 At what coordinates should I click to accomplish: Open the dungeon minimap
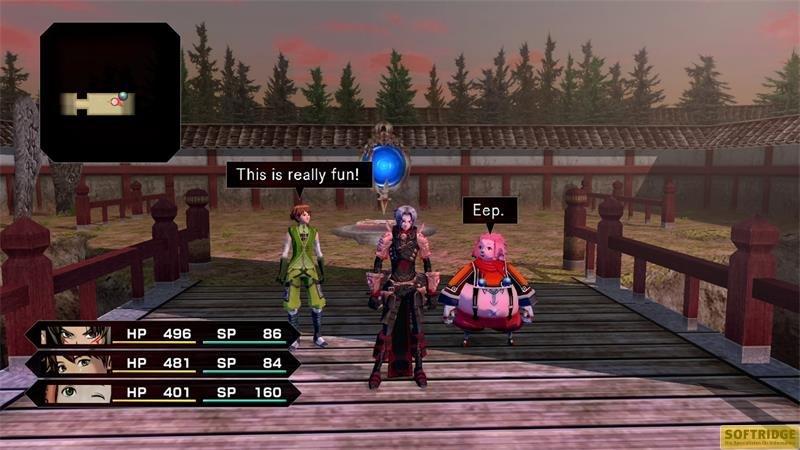[x=110, y=92]
